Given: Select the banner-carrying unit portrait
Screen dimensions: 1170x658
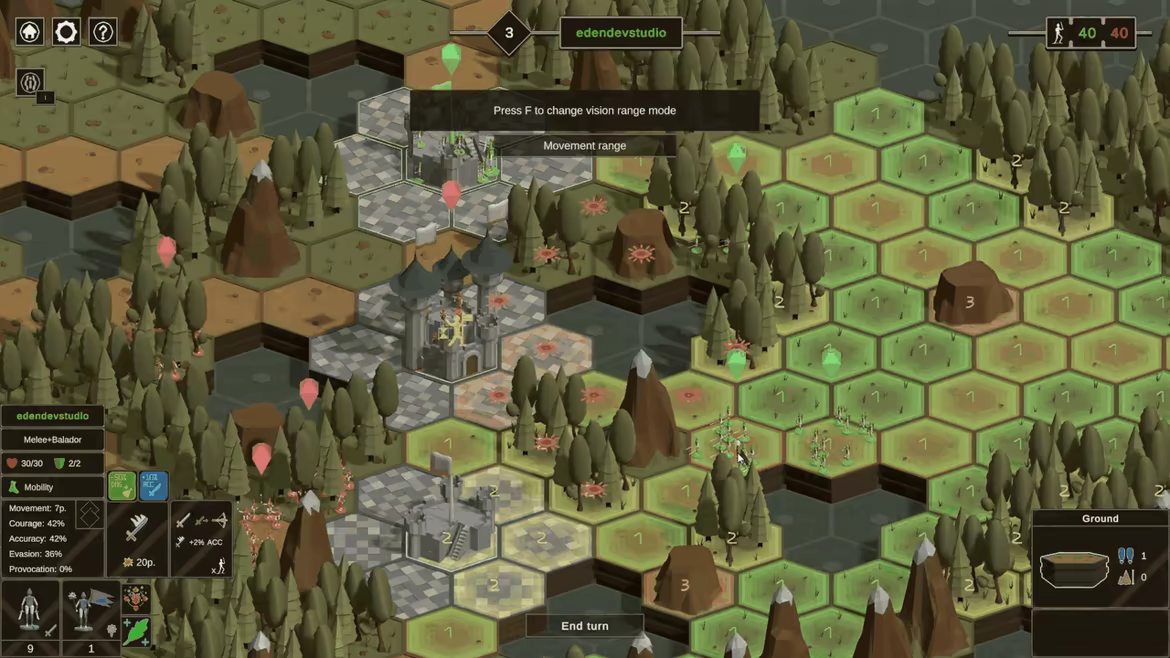Looking at the screenshot, I should pyautogui.click(x=91, y=609).
